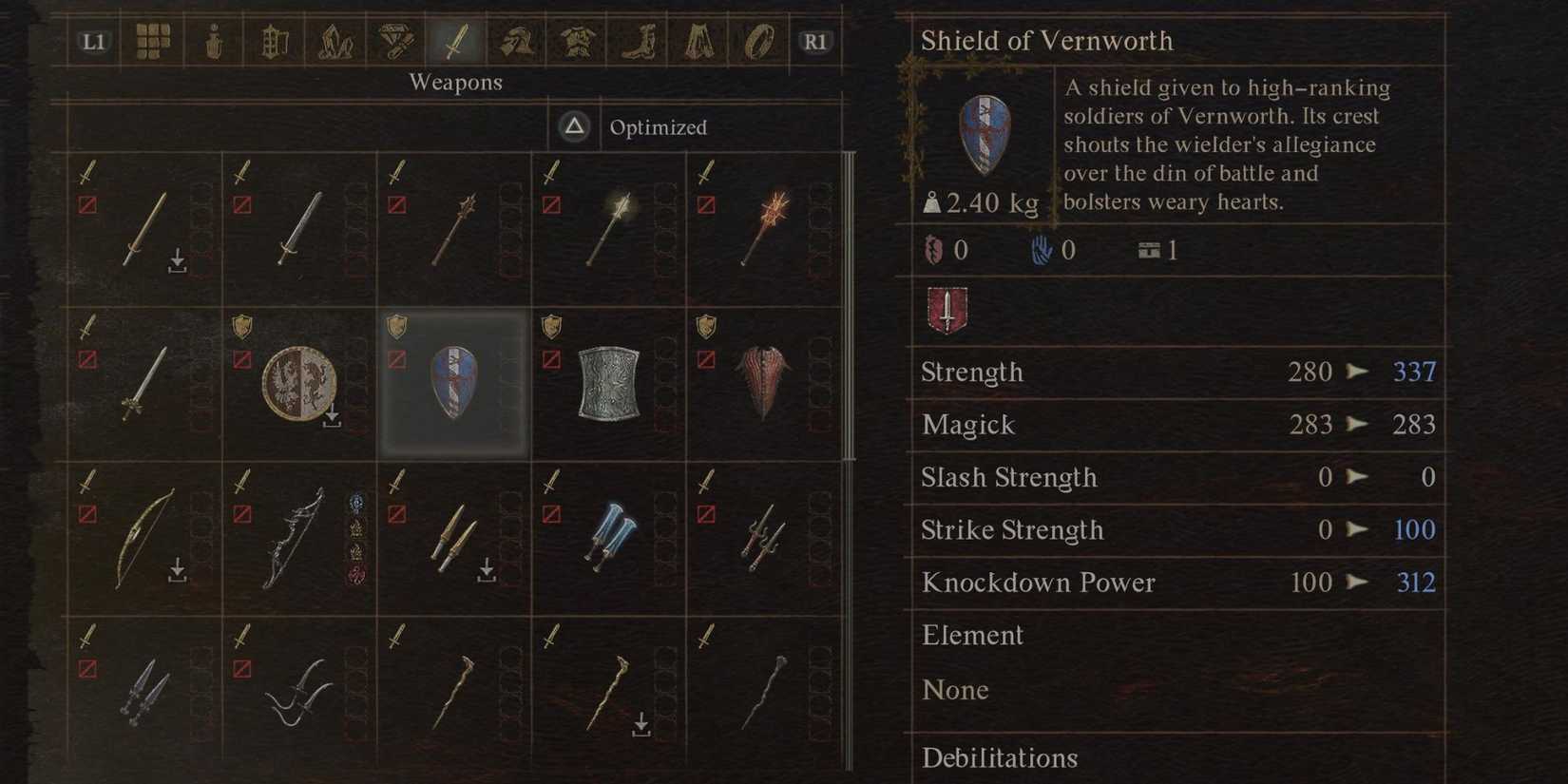Activate Optimized sorting via Triangle

[x=574, y=126]
